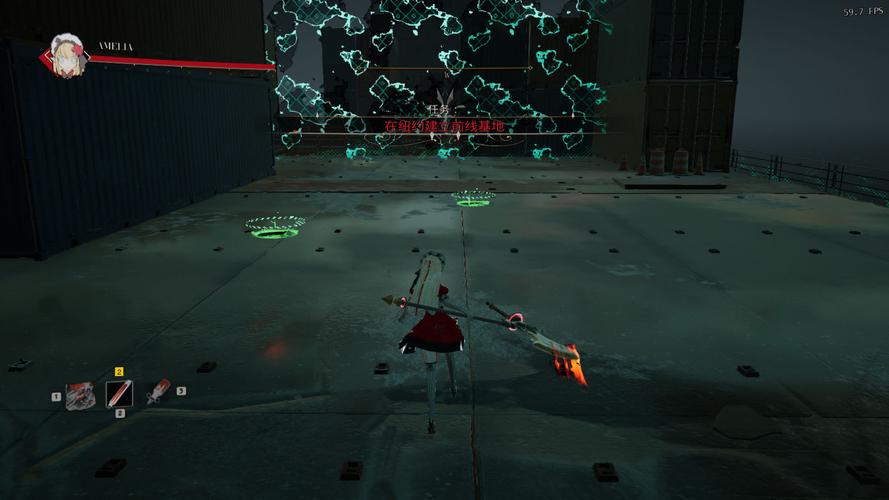This screenshot has width=889, height=500.
Task: Select the first weapon slot icon
Action: coord(80,395)
